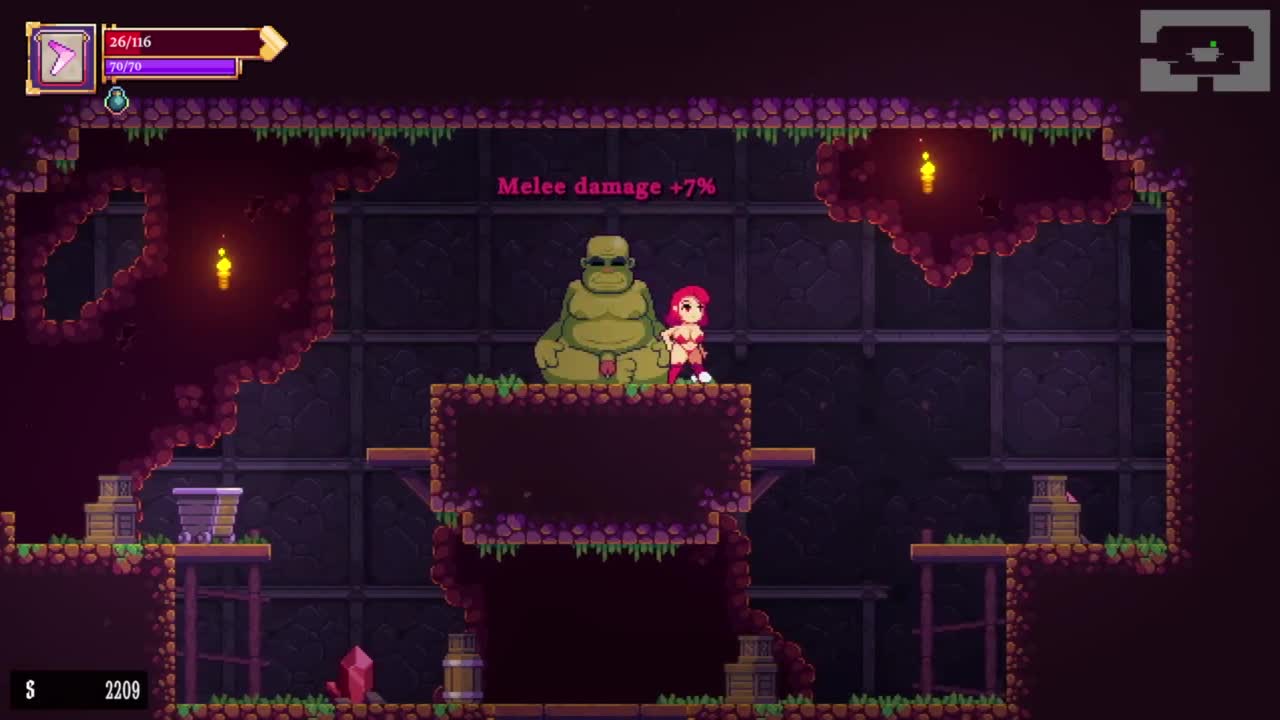Click the teal potion flask icon

click(x=117, y=100)
